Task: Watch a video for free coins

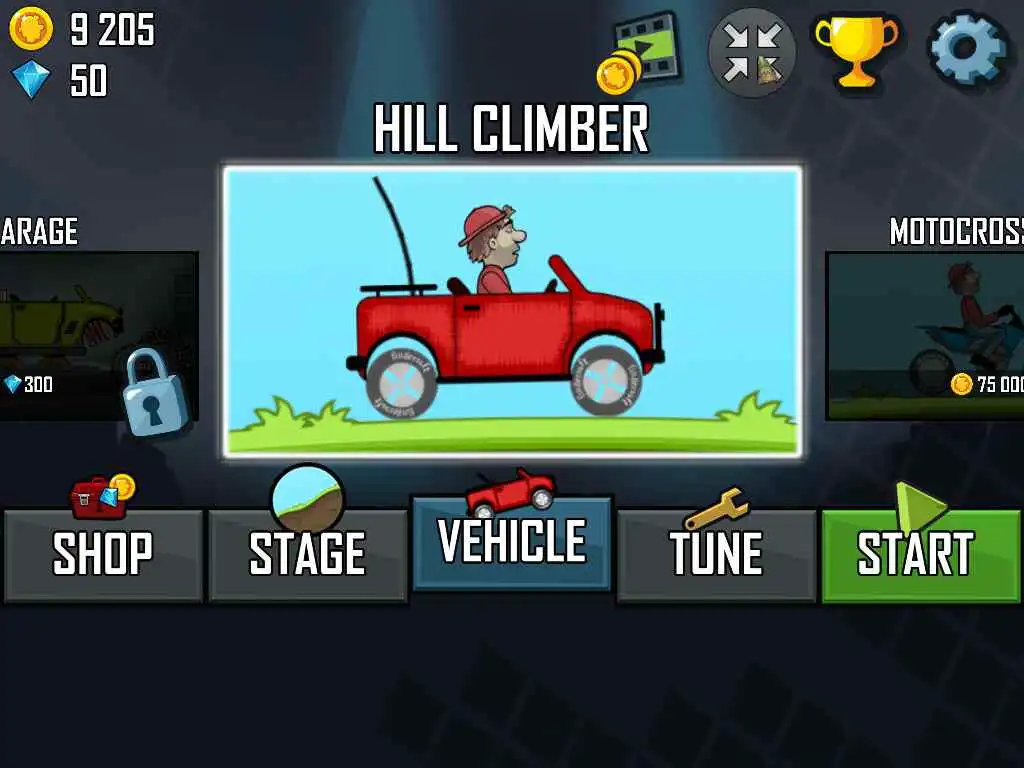Action: click(640, 52)
